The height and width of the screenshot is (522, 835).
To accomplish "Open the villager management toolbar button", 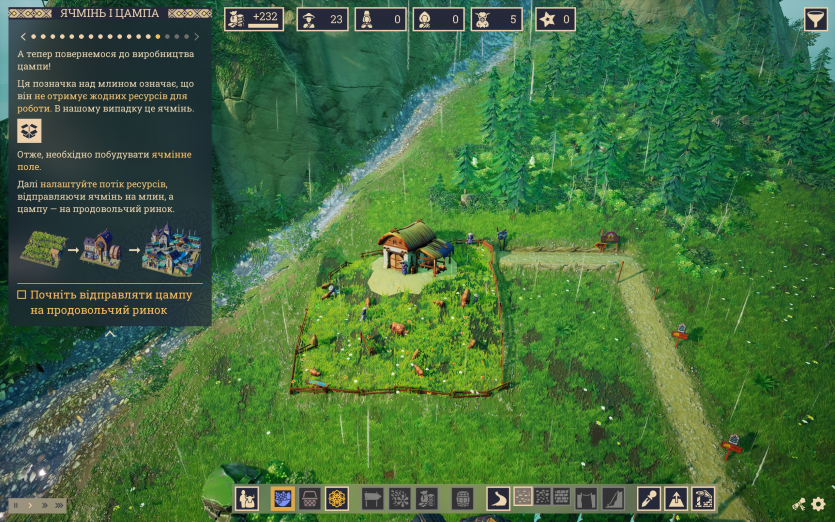I will coord(247,497).
